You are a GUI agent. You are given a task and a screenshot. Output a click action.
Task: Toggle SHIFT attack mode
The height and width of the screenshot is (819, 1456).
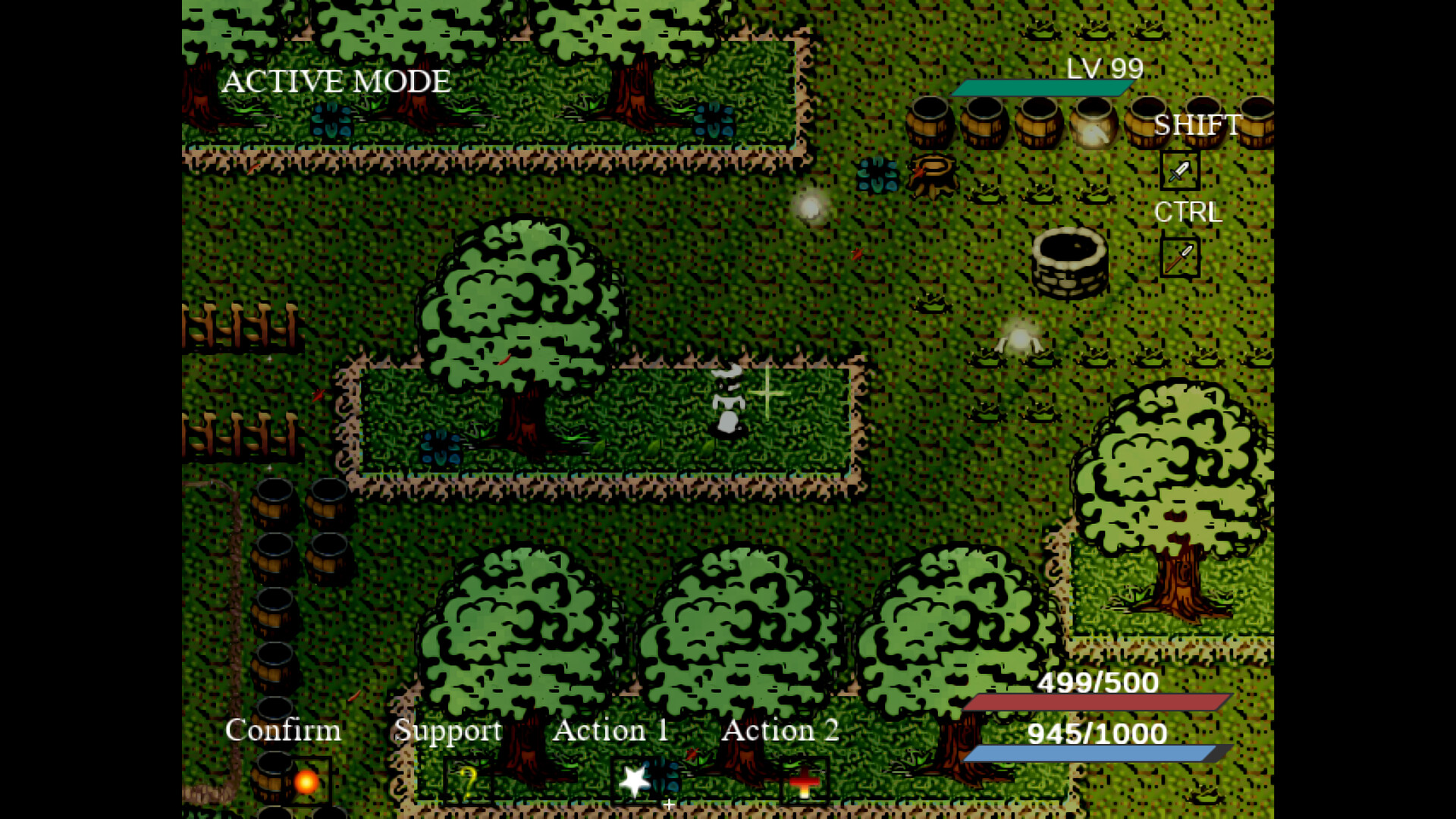tap(1197, 124)
